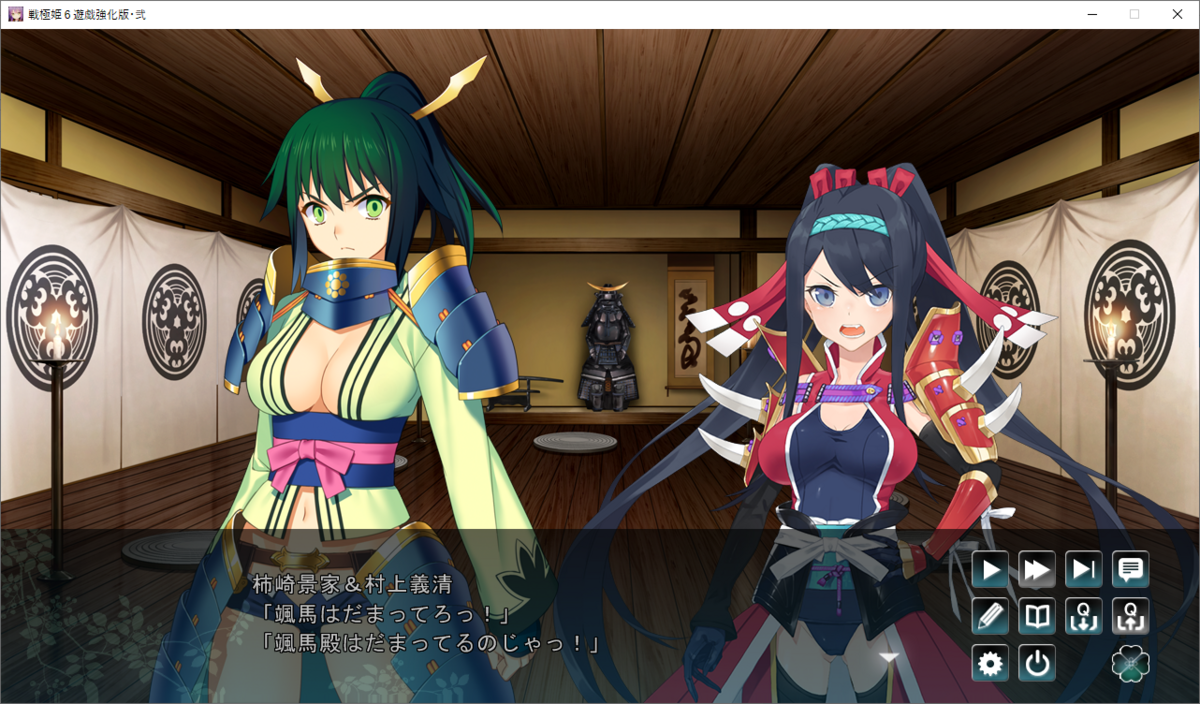The image size is (1200, 704).
Task: Quick load with the Q up-arrow button
Action: coord(1131,616)
